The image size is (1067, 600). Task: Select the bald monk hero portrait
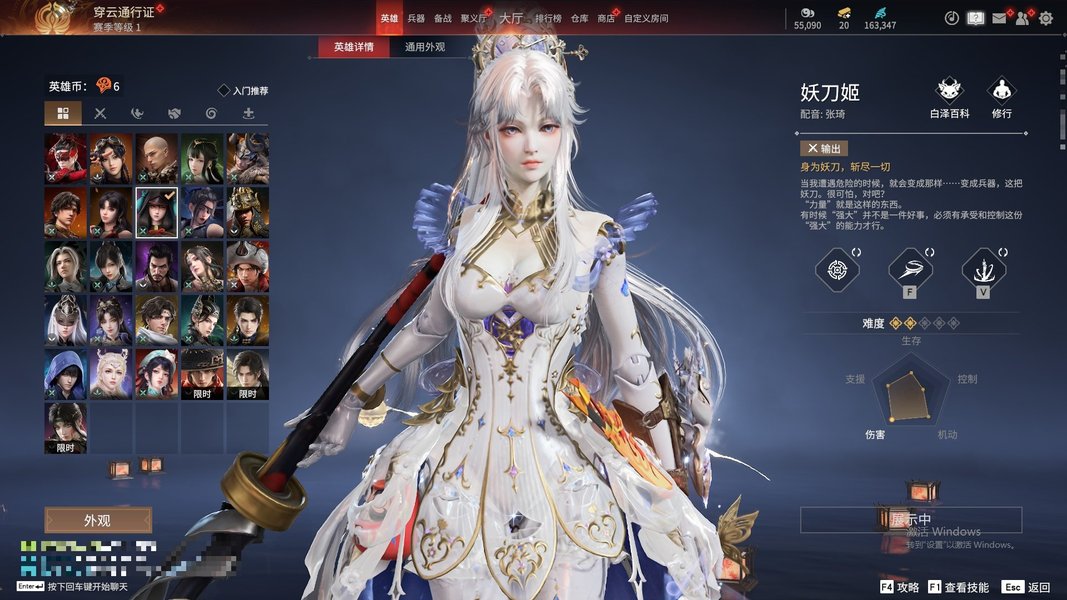pos(157,158)
